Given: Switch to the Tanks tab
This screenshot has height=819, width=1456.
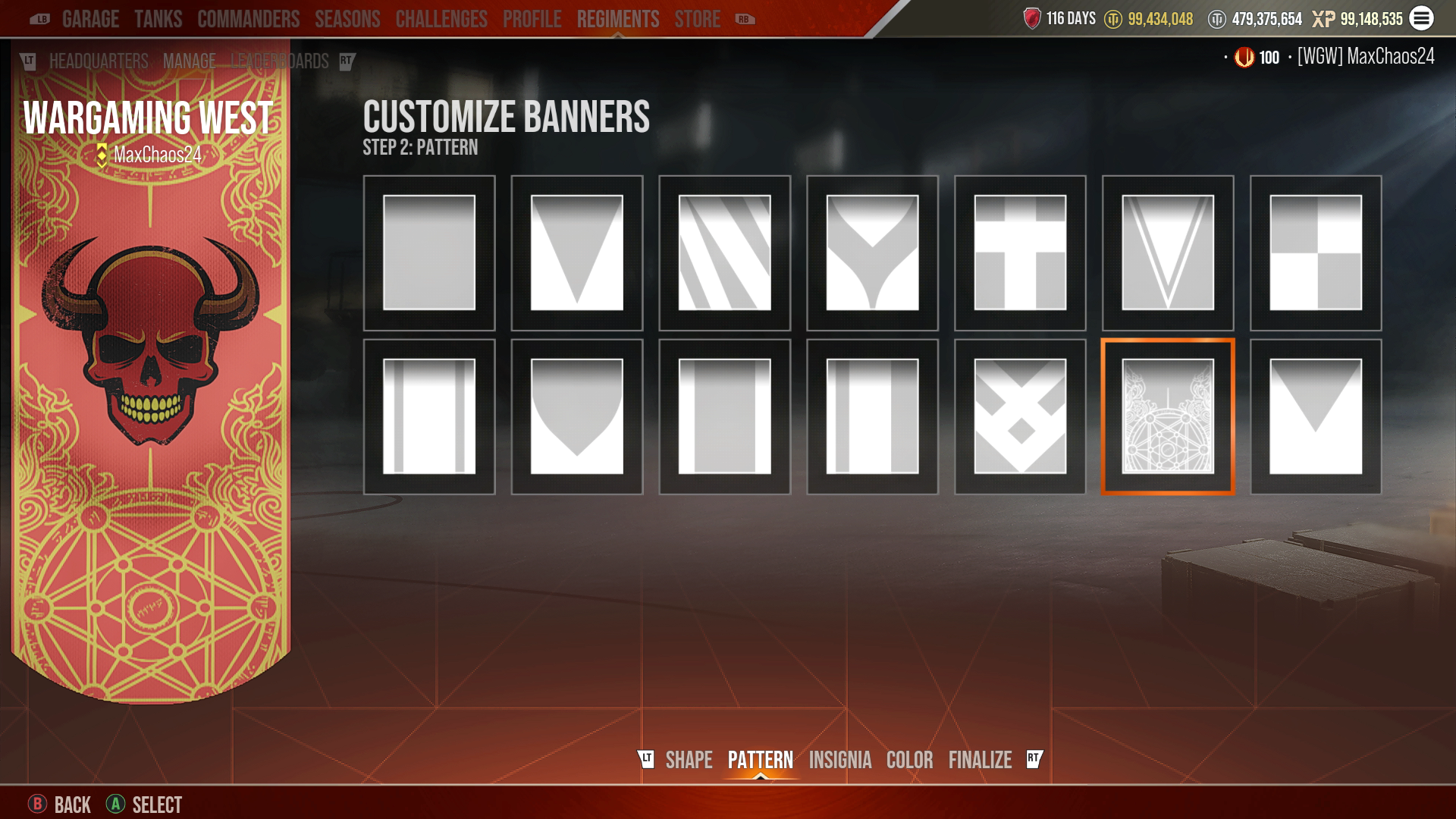Looking at the screenshot, I should point(158,19).
